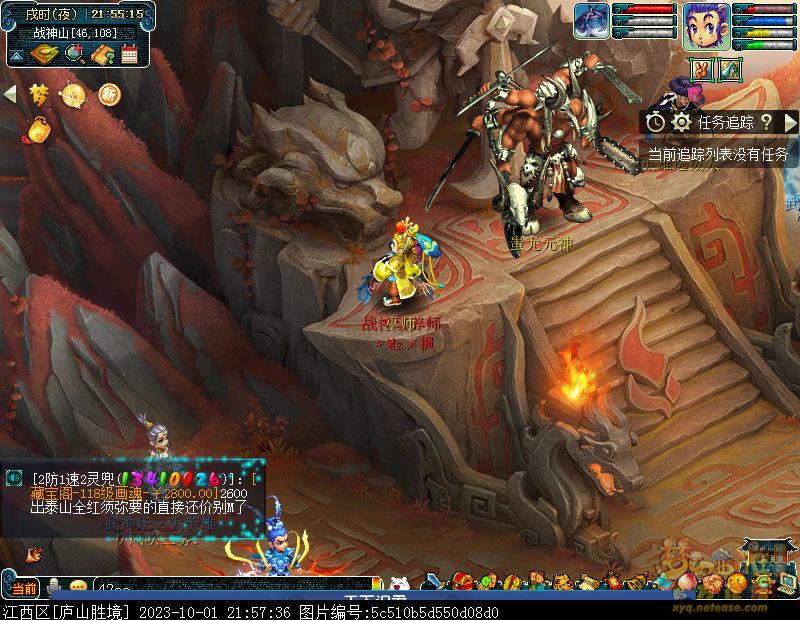800x620 pixels.
Task: Switch the chat channel 当前 button
Action: click(24, 587)
